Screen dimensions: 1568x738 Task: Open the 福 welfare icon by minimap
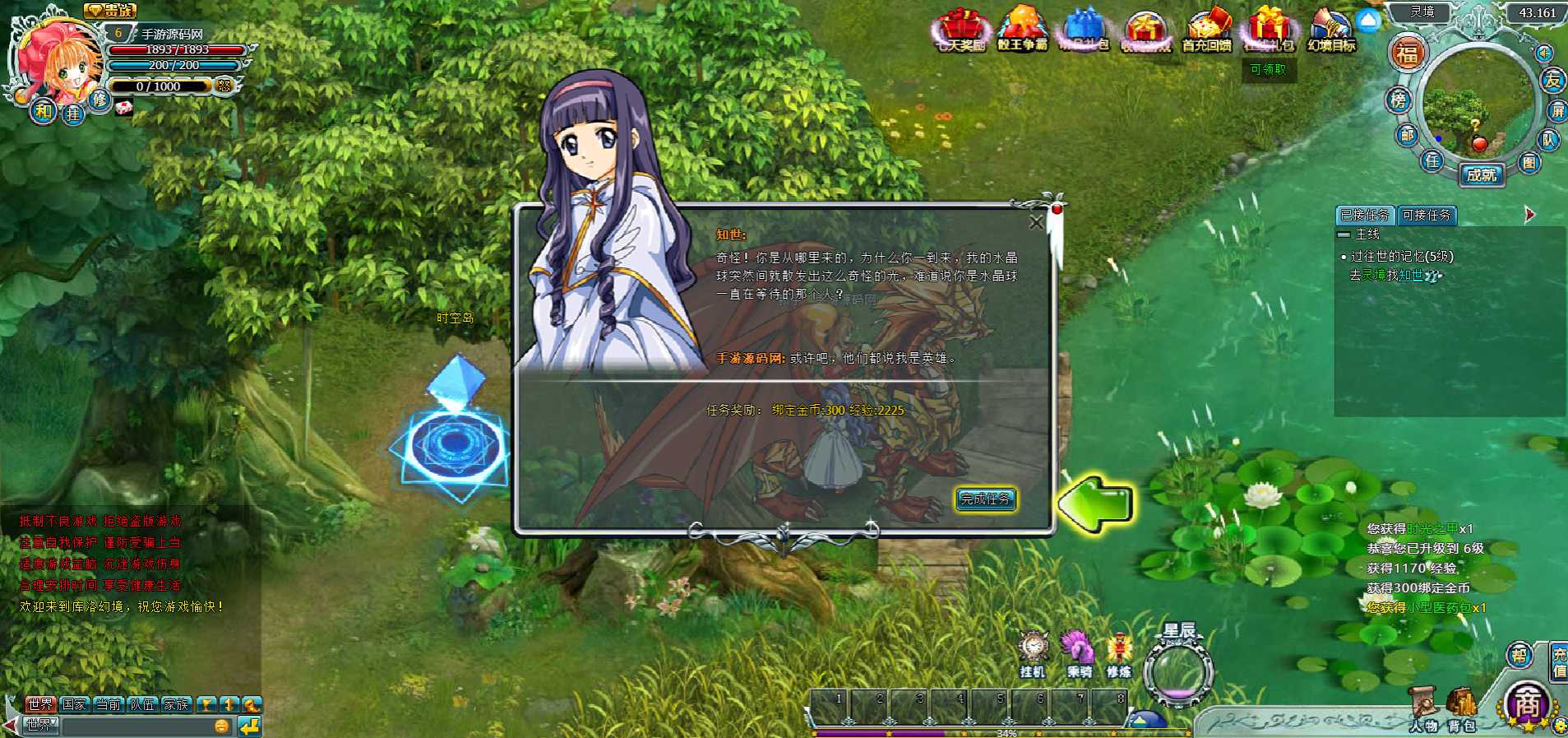click(x=1407, y=54)
